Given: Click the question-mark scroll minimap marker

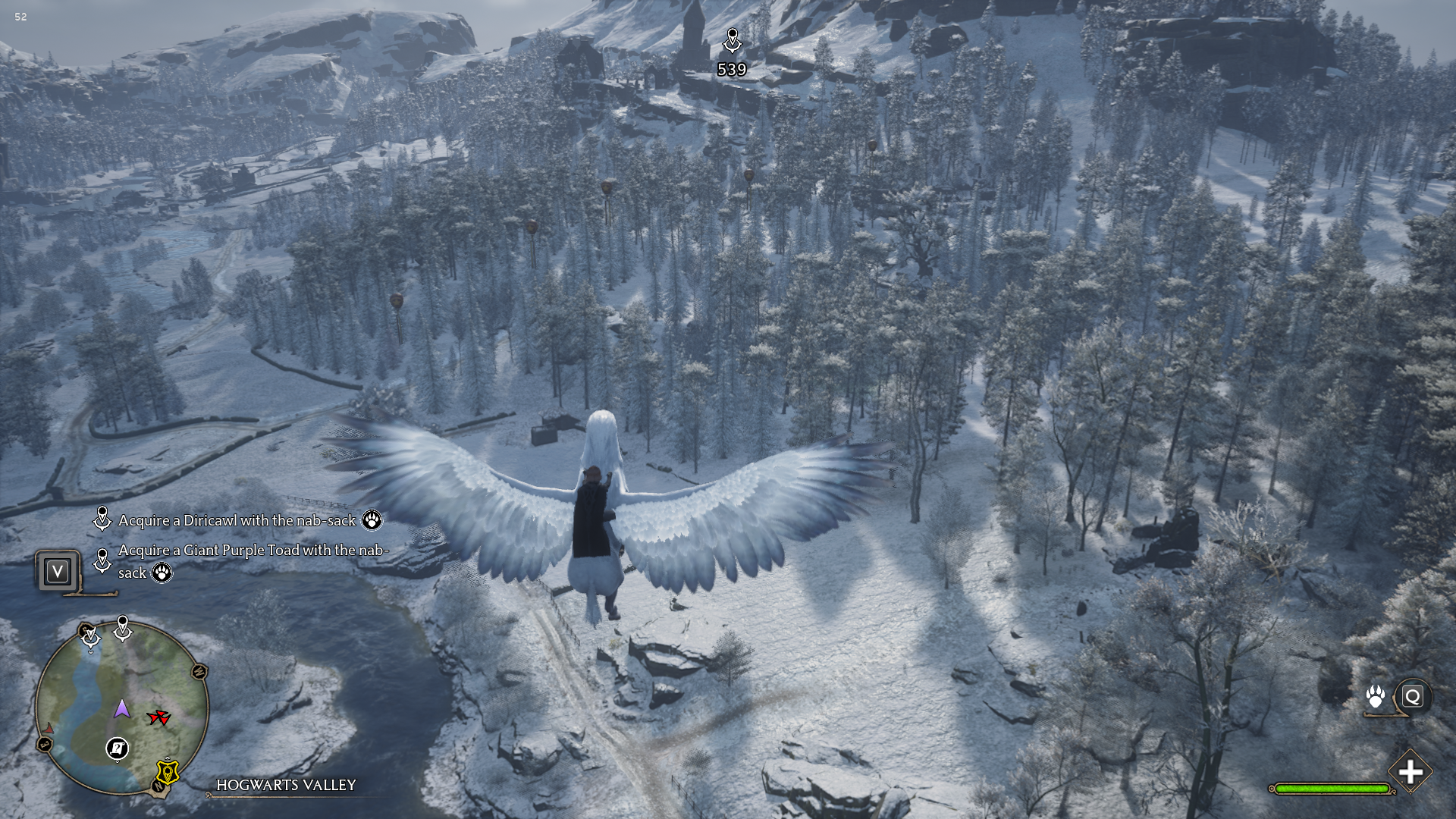Looking at the screenshot, I should pos(117,748).
